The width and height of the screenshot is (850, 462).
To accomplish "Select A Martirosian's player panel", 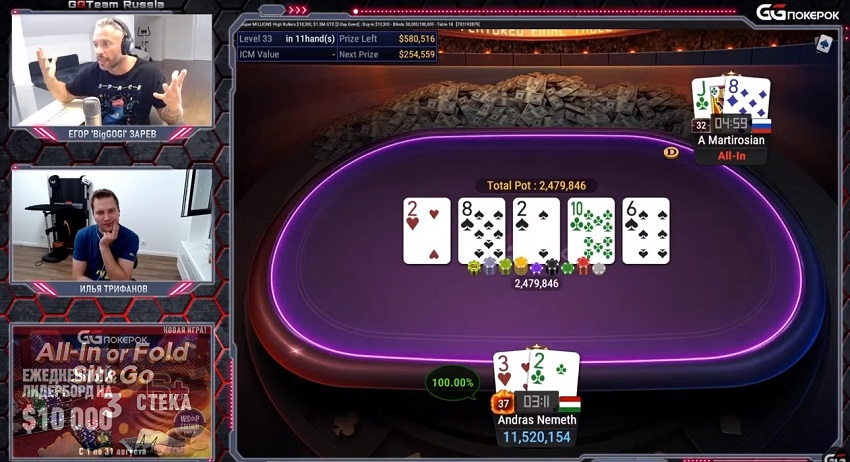I will tap(731, 140).
